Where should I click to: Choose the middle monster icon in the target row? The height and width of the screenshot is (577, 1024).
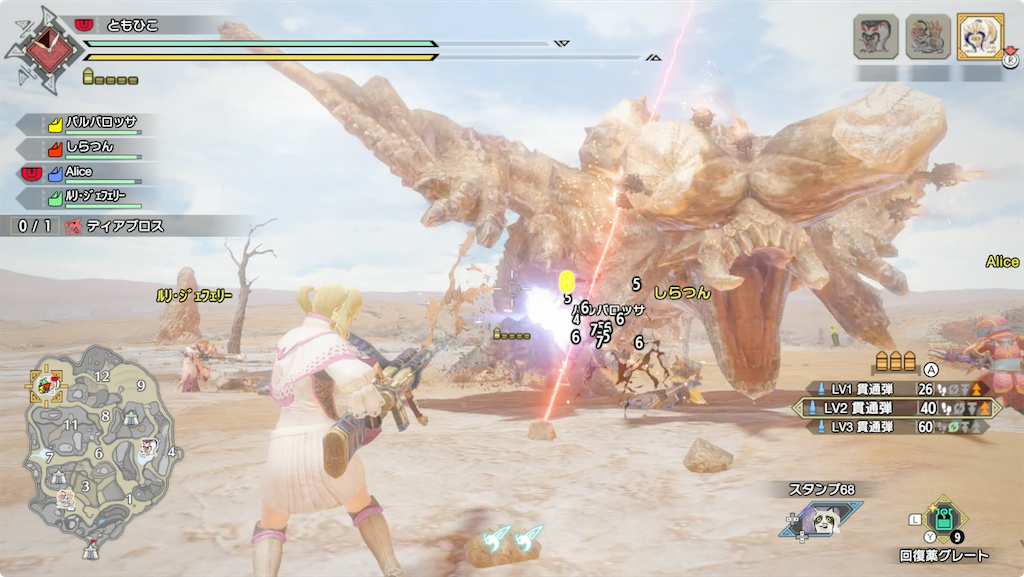tap(928, 36)
